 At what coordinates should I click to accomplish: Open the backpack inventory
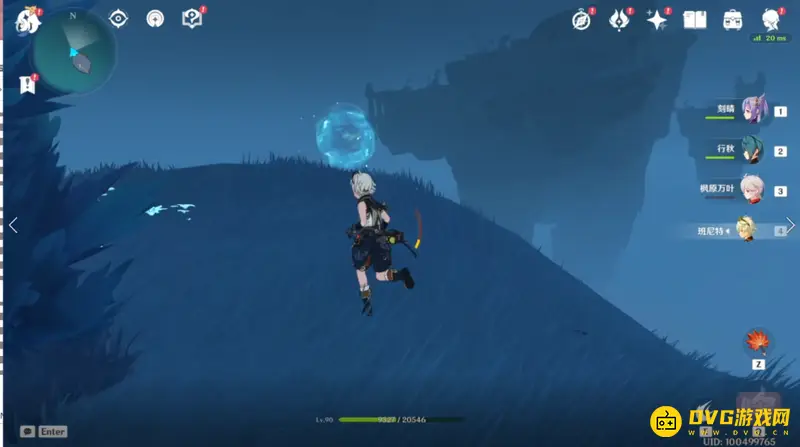click(732, 19)
